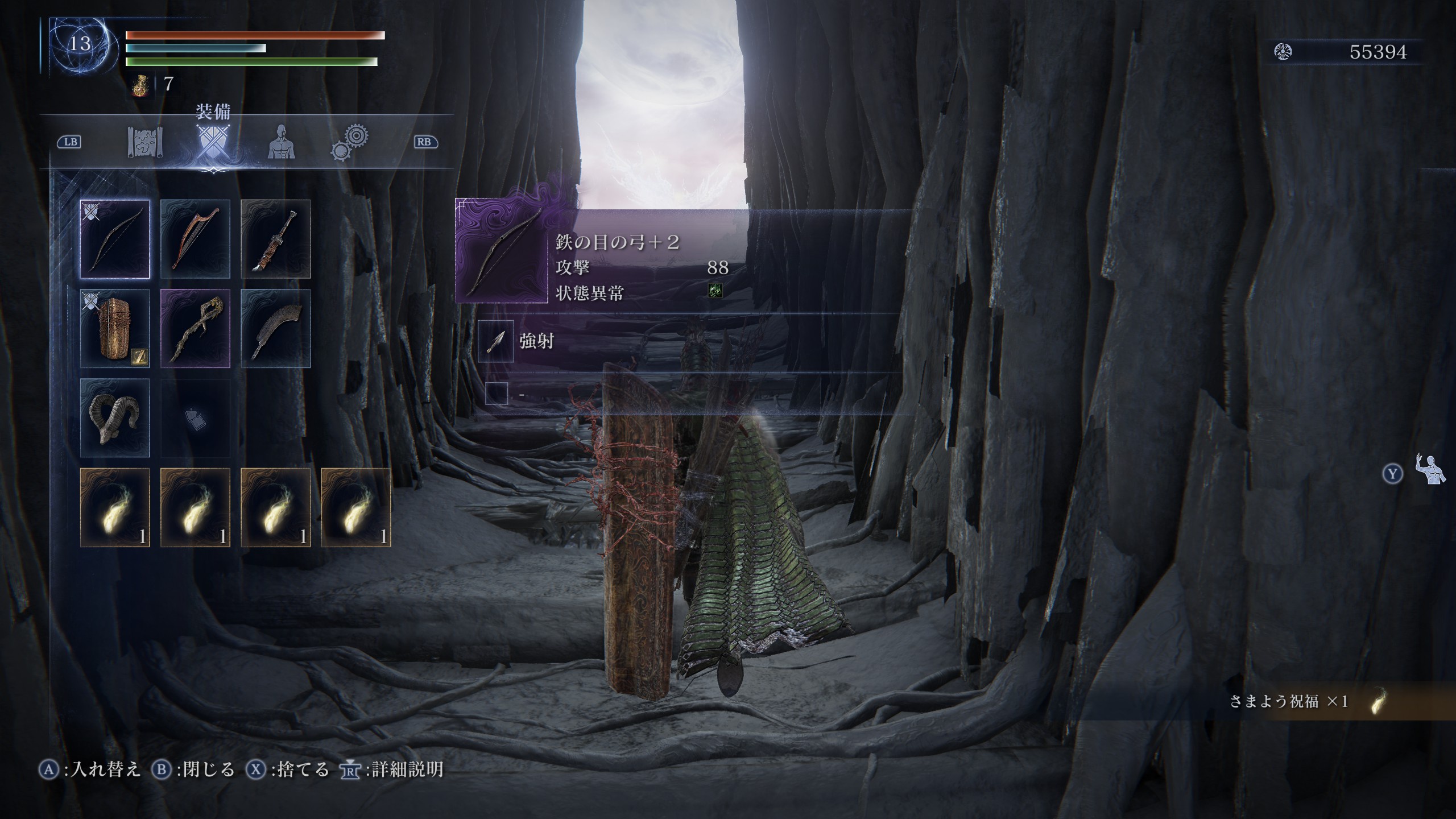
Task: Open the character body status tab
Action: 281,142
